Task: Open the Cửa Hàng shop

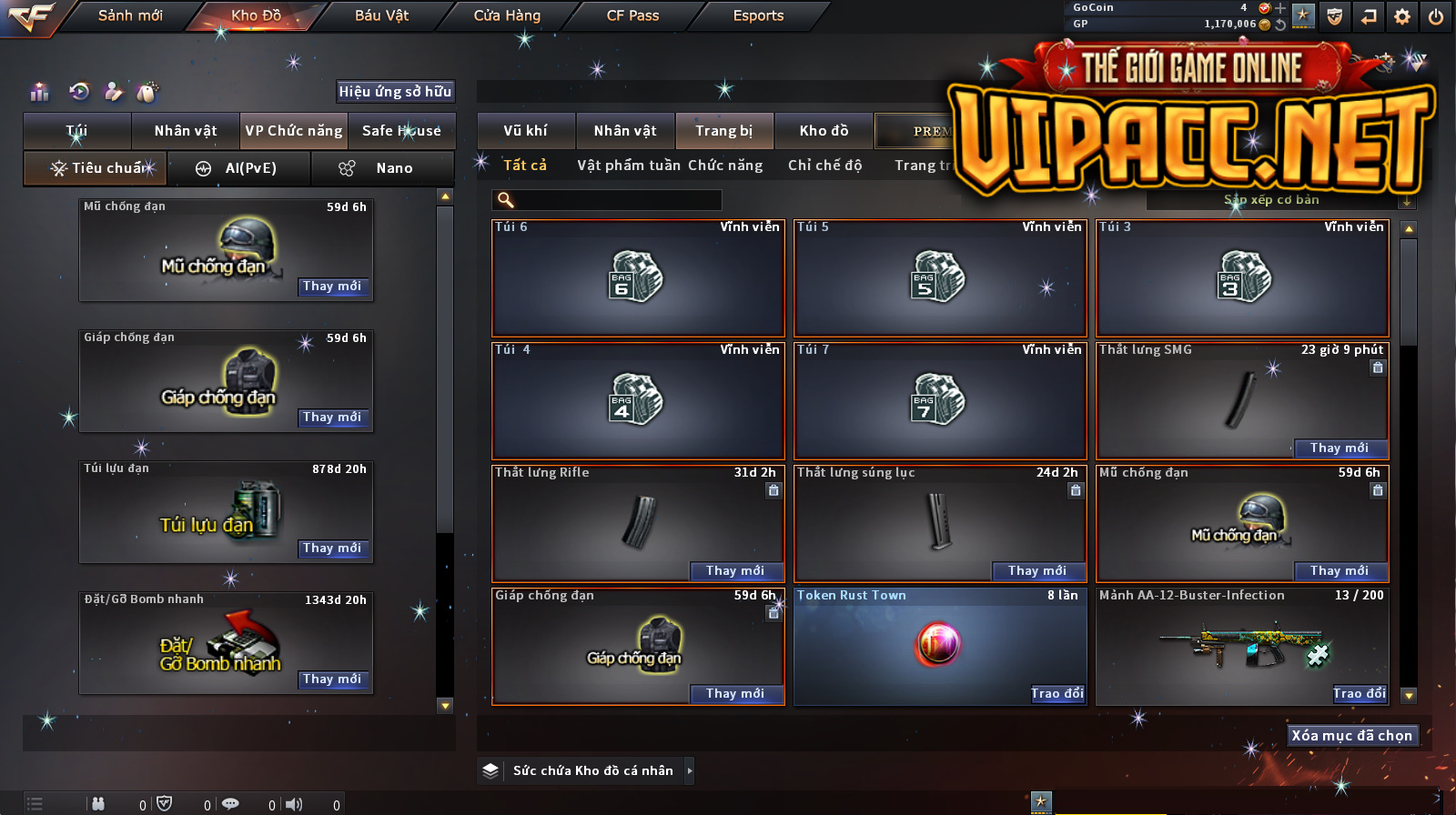Action: pos(507,15)
